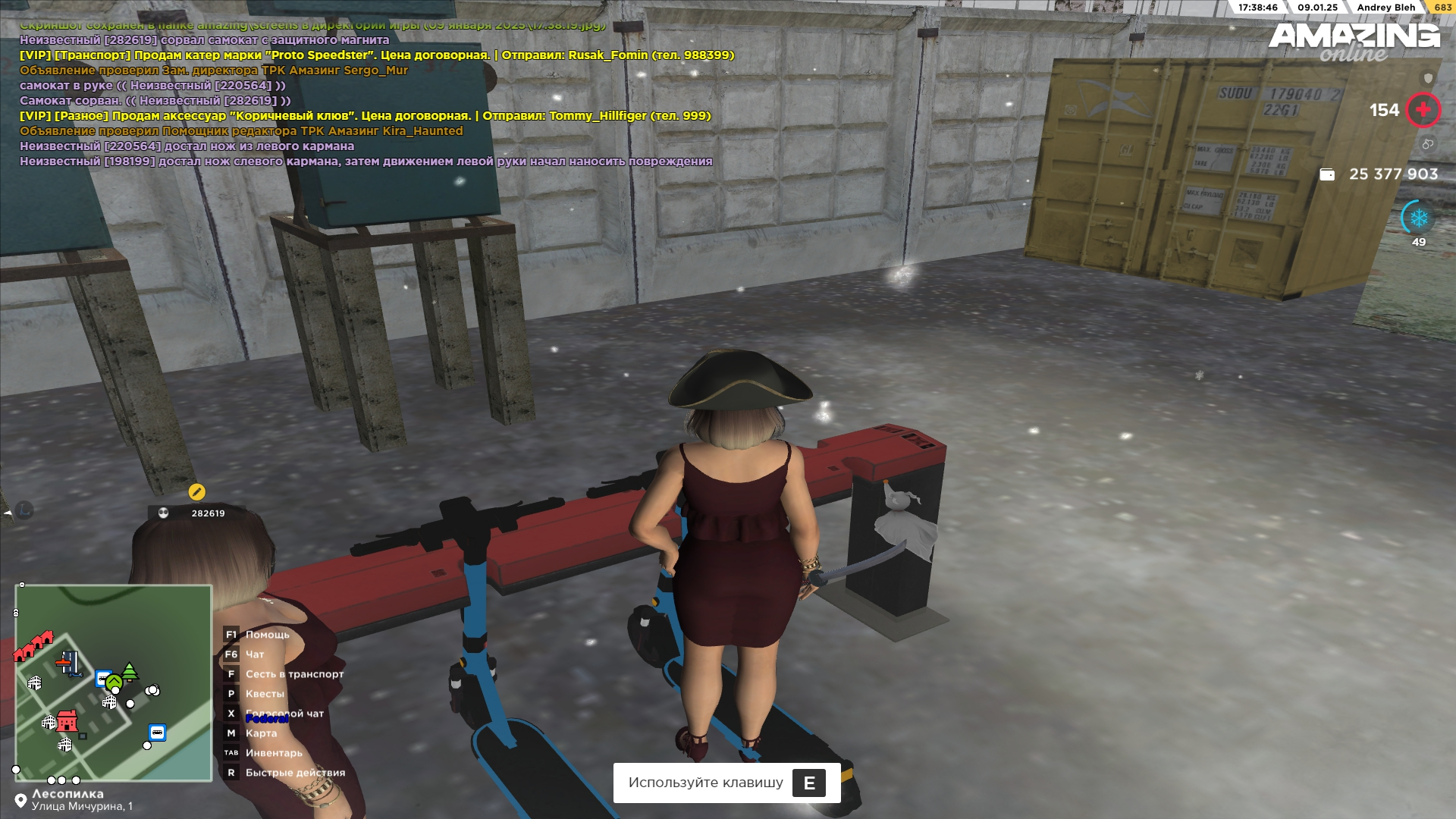Viewport: 1456px width, 819px height.
Task: Click the large red house minimap marker
Action: (x=67, y=720)
